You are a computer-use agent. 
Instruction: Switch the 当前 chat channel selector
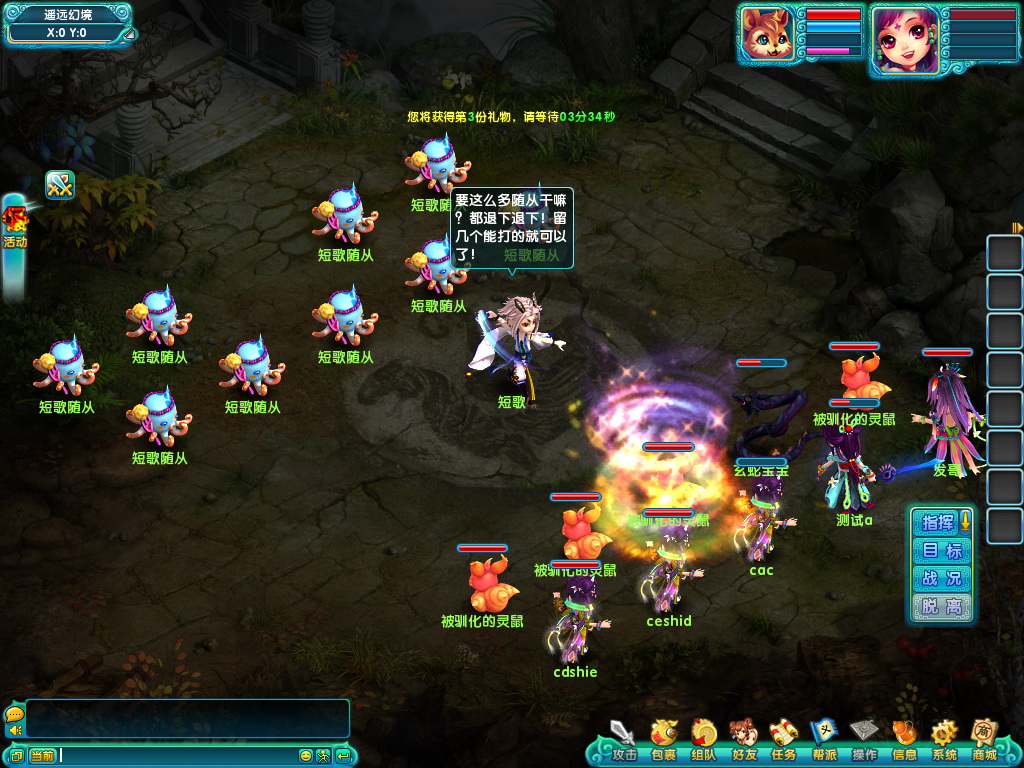click(x=42, y=755)
